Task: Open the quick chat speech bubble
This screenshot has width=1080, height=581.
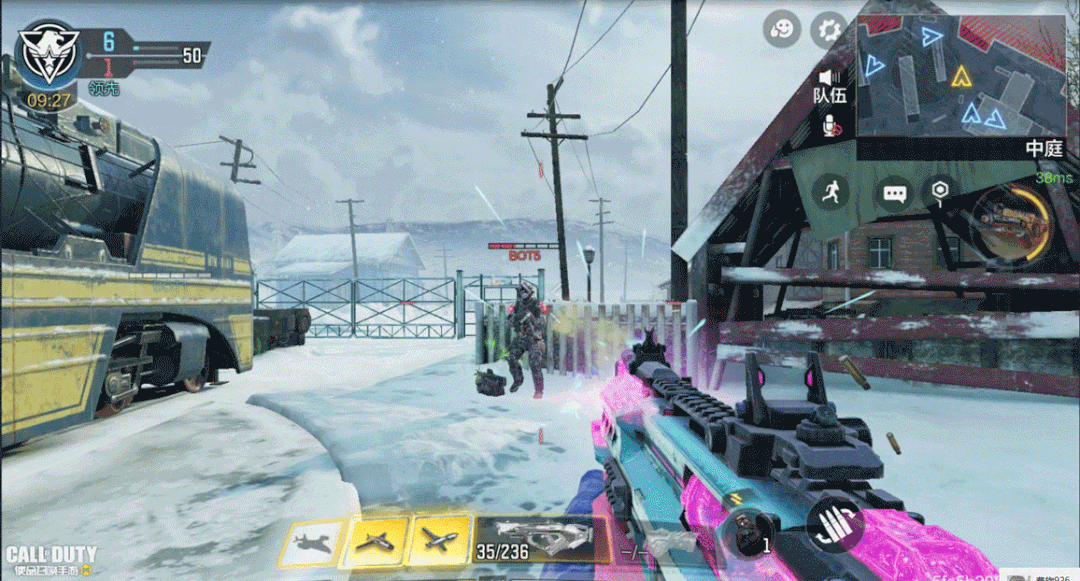Action: point(894,192)
